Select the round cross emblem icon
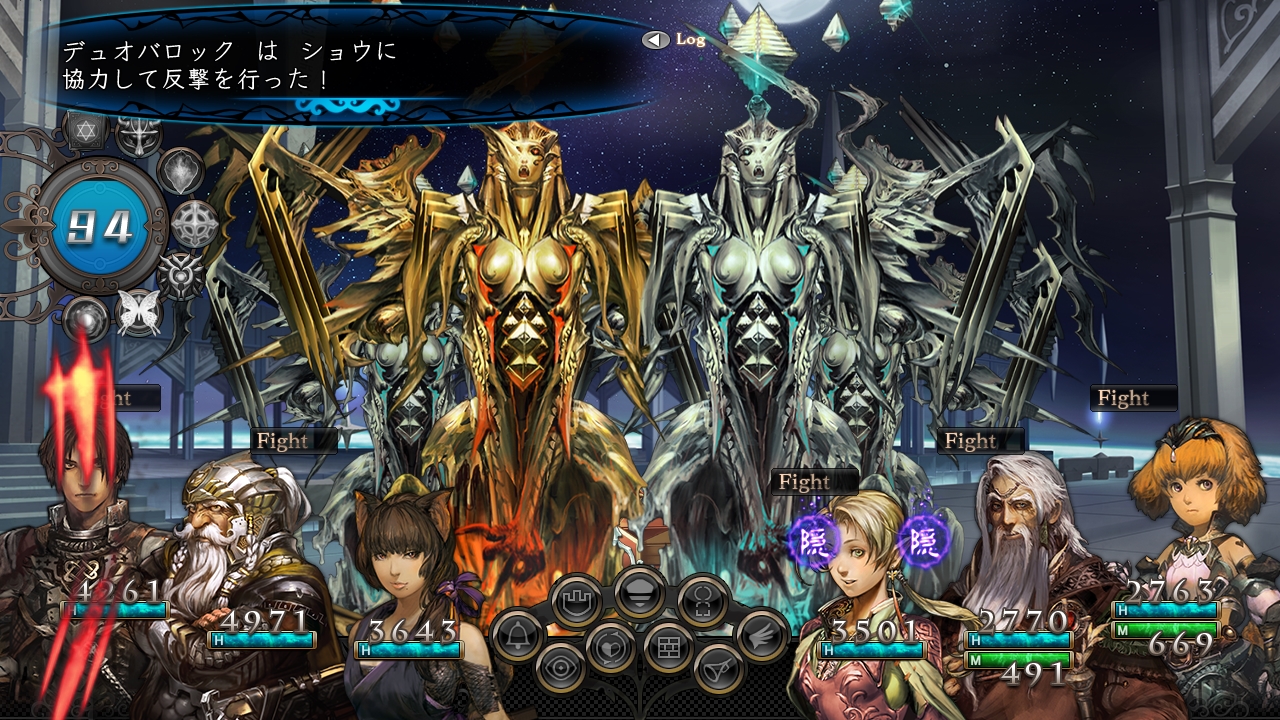The height and width of the screenshot is (720, 1280). tap(195, 224)
